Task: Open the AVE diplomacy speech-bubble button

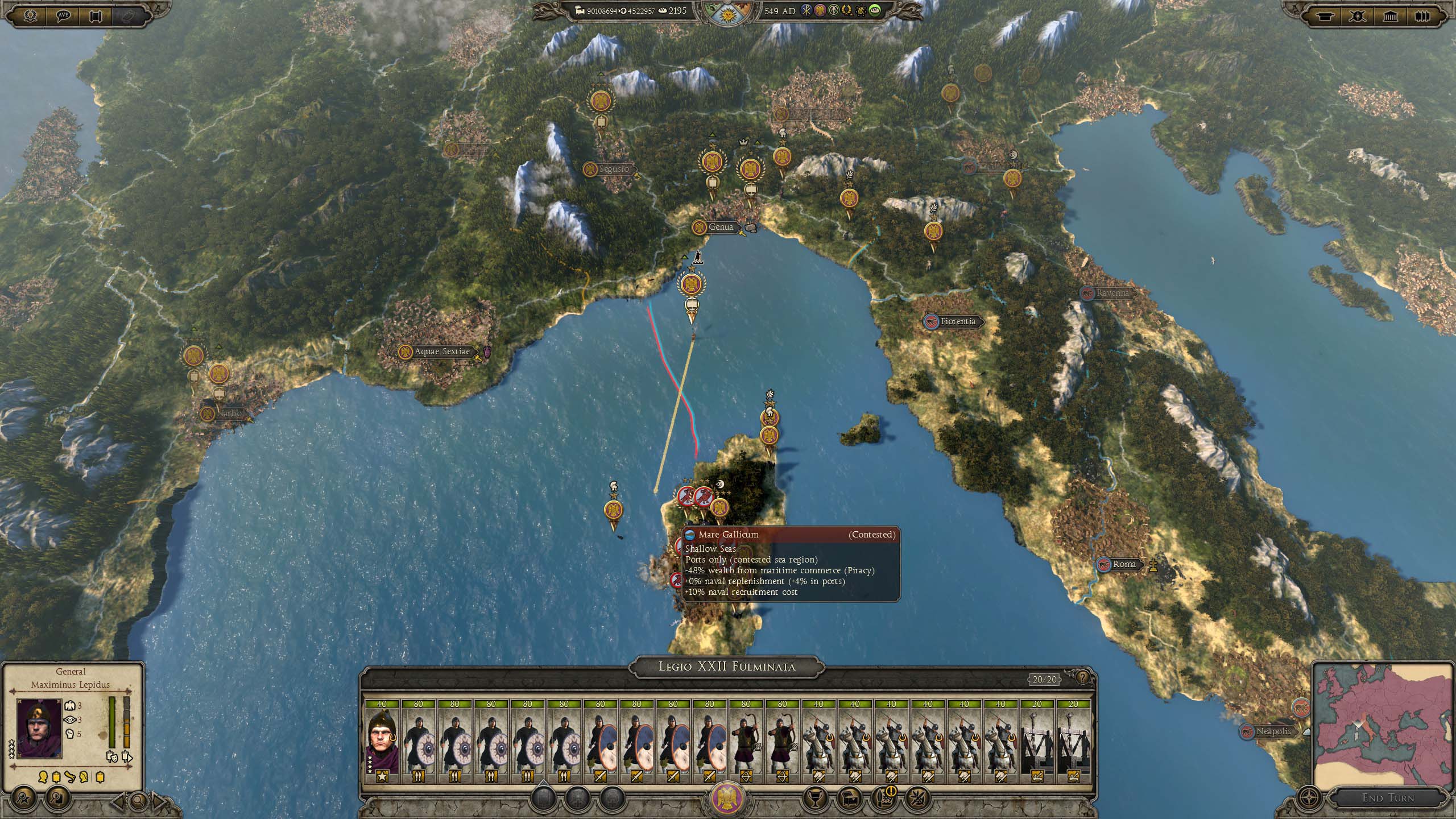Action: (x=63, y=15)
